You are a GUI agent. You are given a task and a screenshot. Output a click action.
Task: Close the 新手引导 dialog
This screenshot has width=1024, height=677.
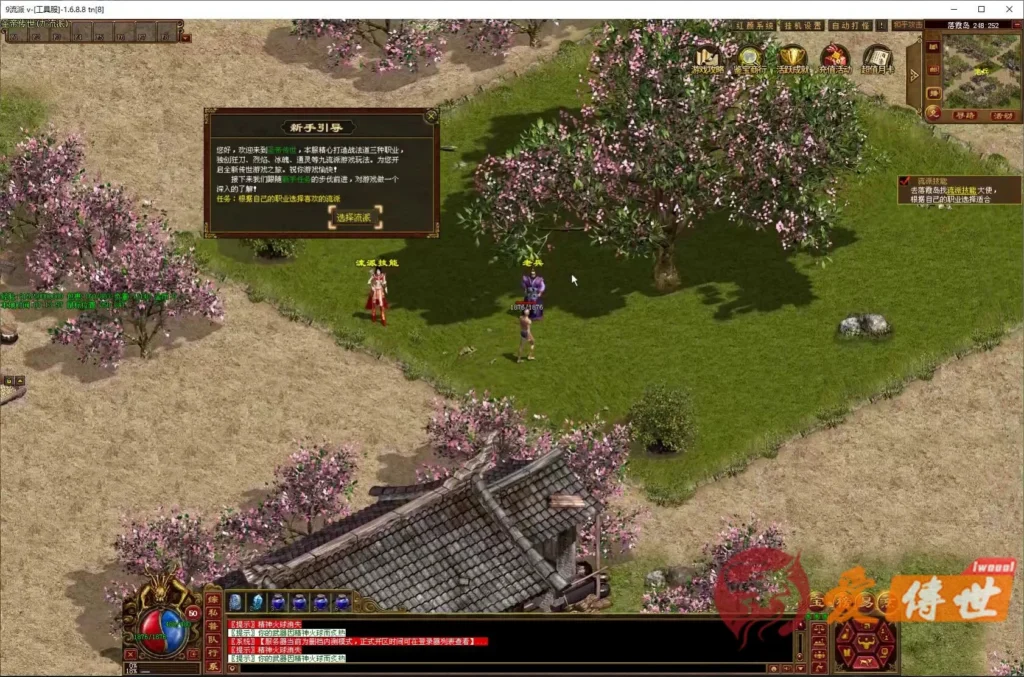431,116
